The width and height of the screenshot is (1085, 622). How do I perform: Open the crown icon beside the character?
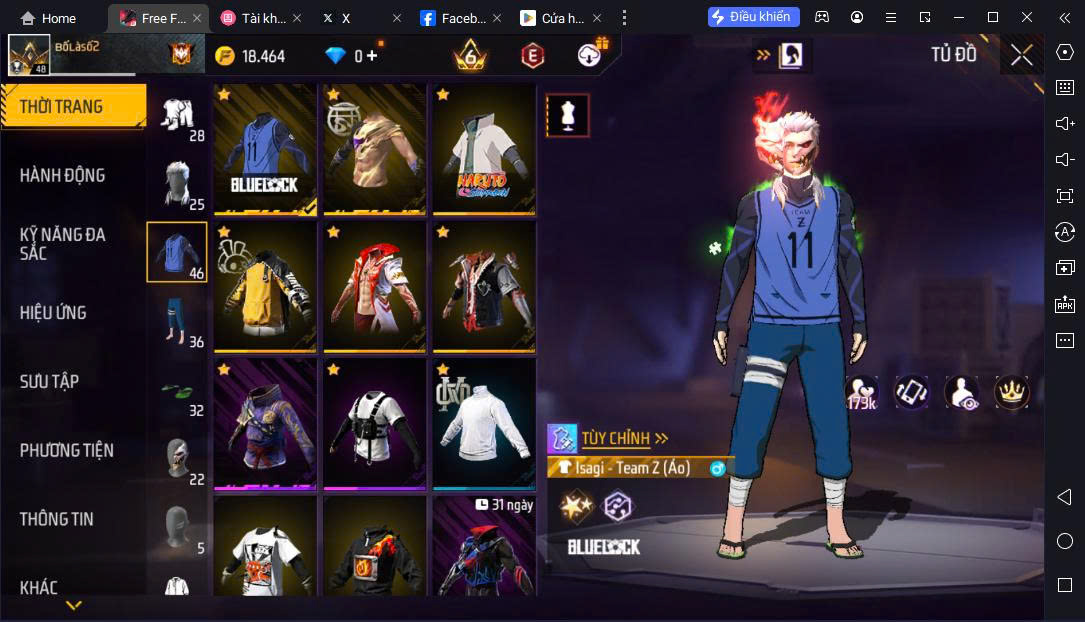tap(1011, 392)
